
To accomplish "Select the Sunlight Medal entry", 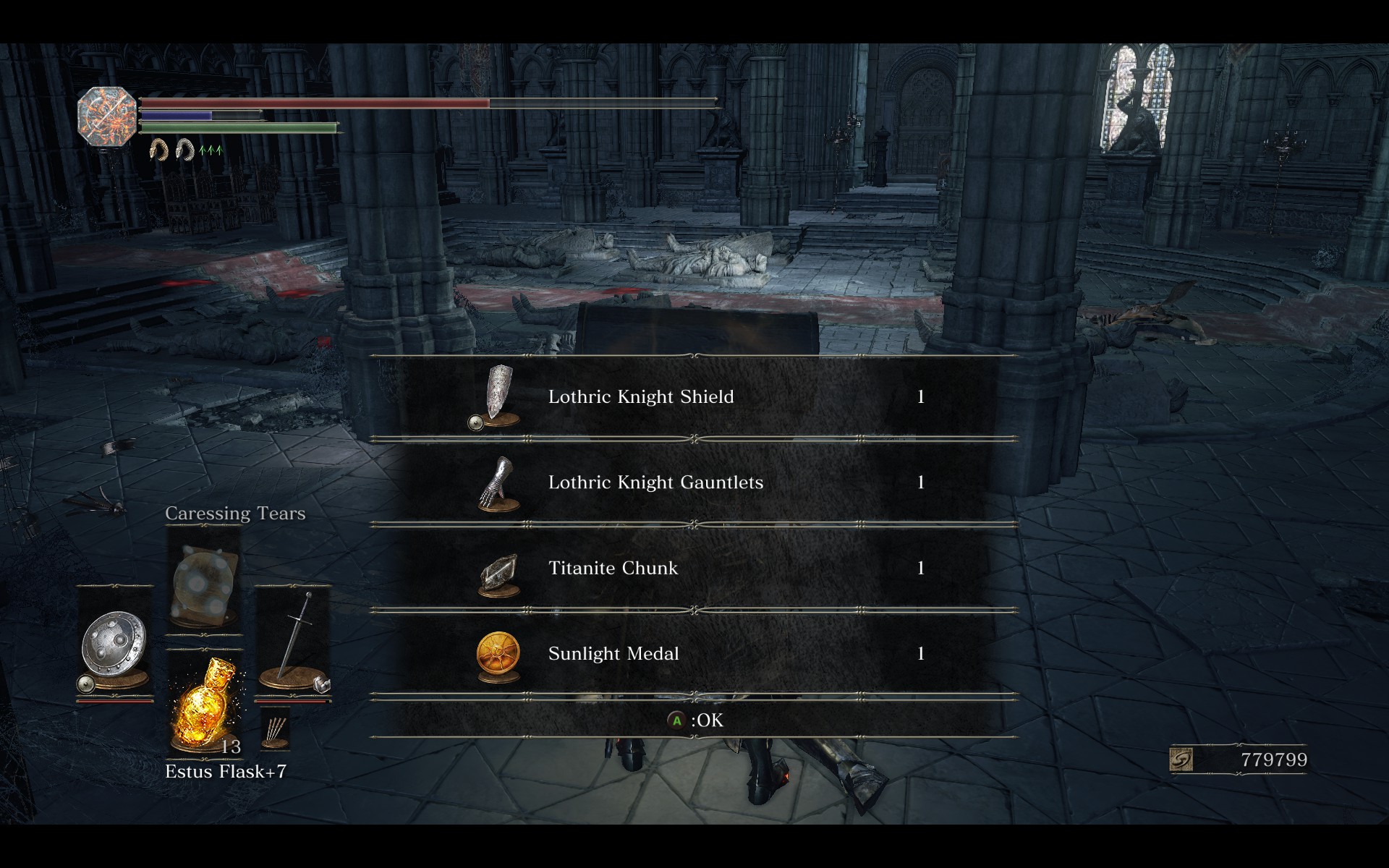I will point(693,654).
